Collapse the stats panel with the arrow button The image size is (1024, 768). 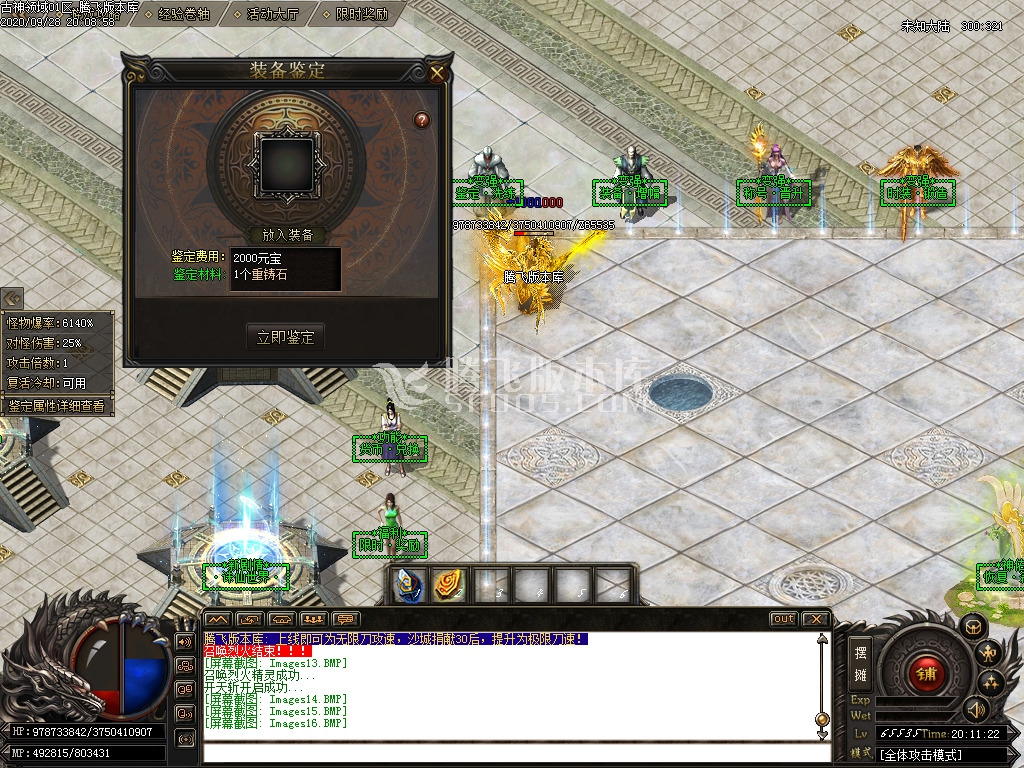12,298
